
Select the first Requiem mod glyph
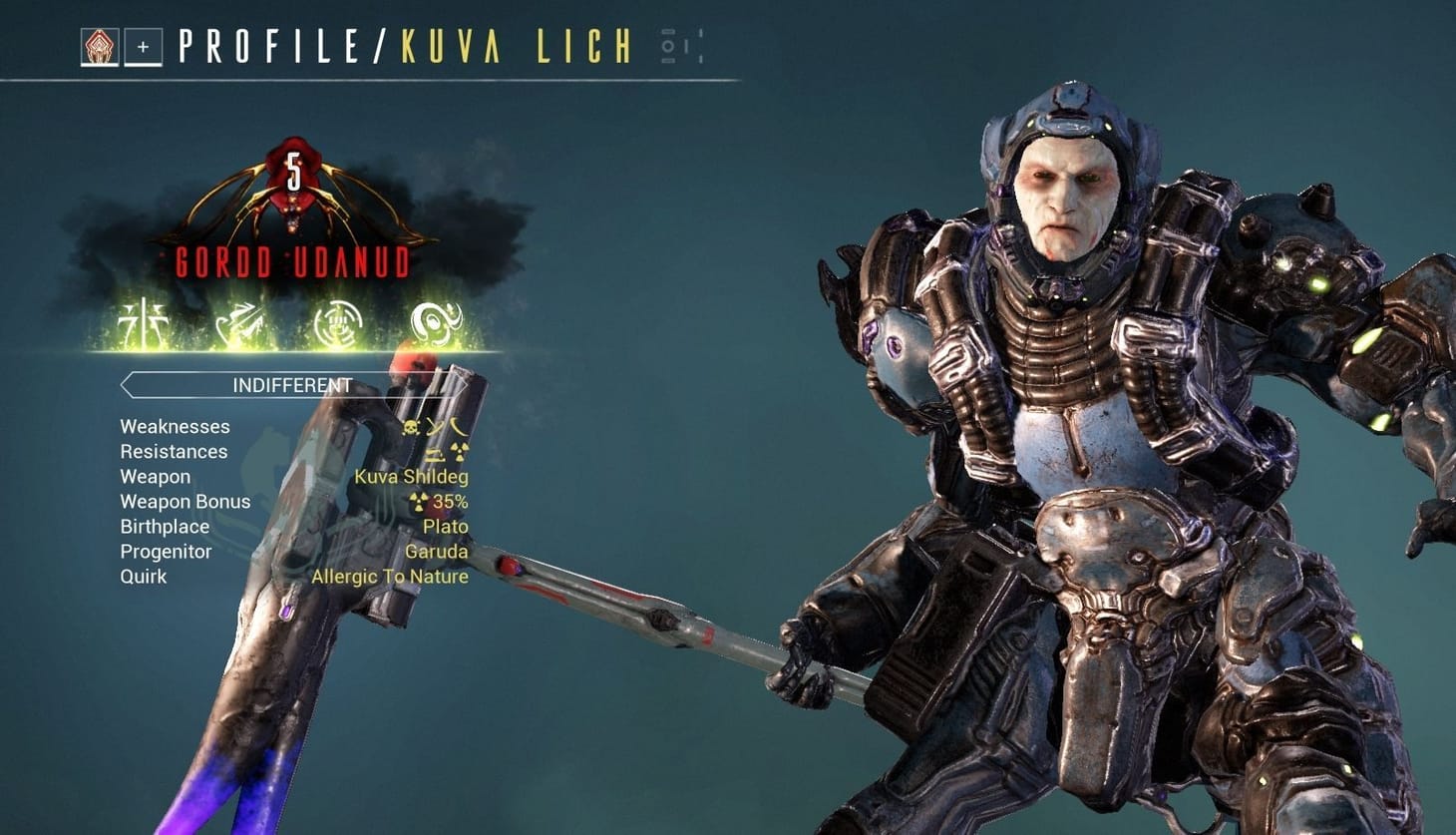tap(145, 321)
